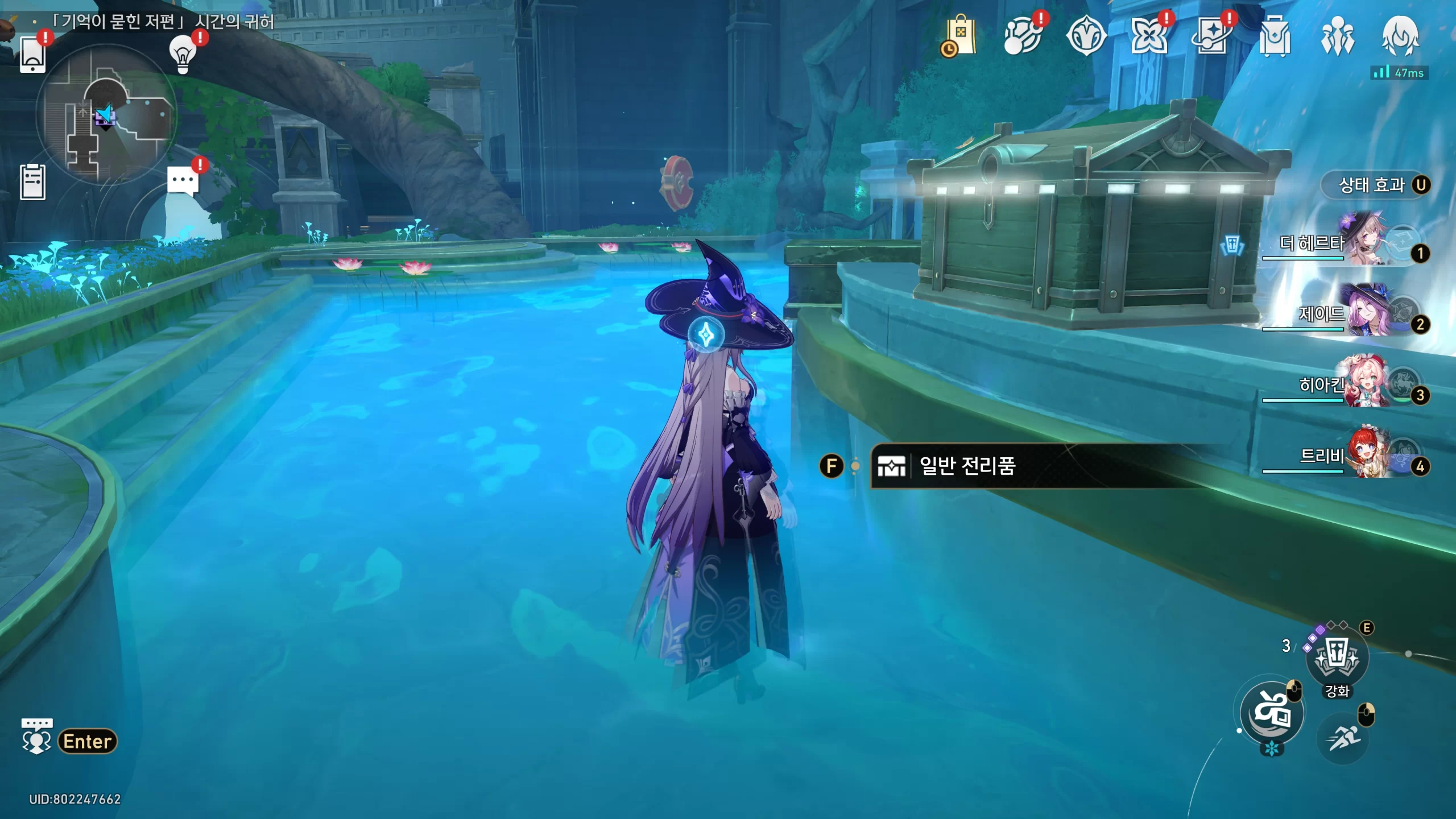Screen dimensions: 1456x819
Task: Open the backpack inventory icon
Action: pos(1274,36)
